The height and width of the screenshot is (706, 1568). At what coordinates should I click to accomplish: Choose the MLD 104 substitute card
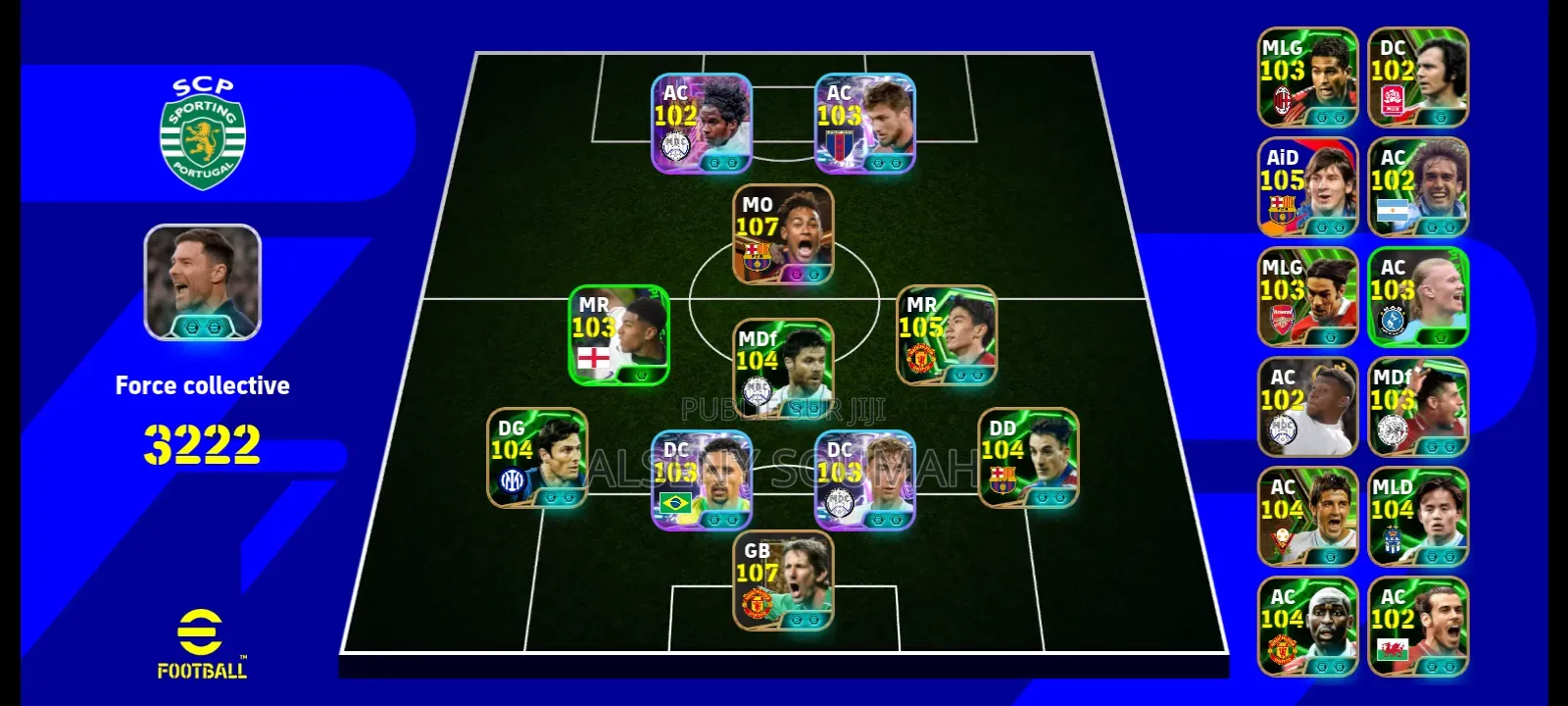point(1418,517)
